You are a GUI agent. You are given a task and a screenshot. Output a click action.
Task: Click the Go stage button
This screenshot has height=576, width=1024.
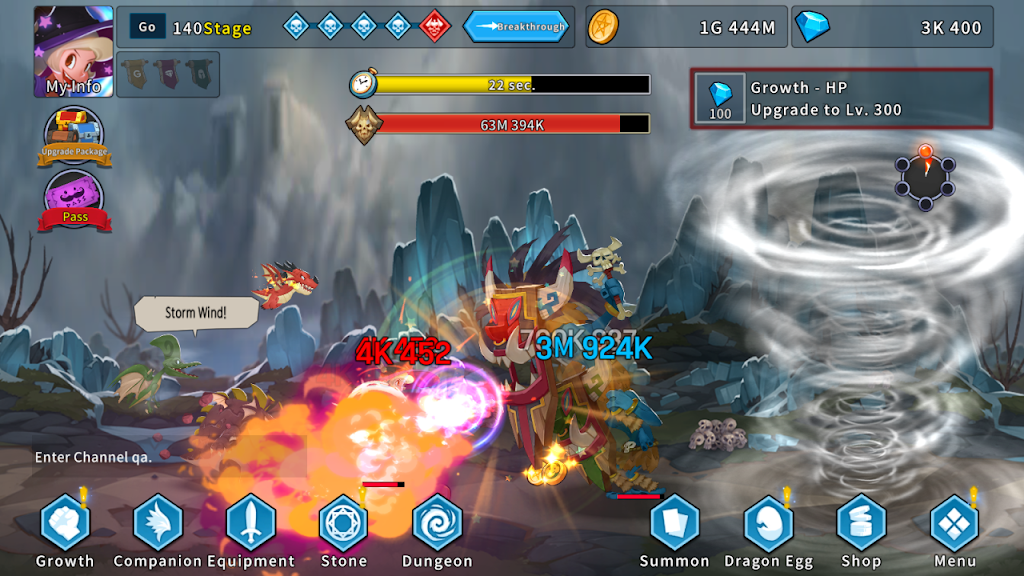pos(147,27)
